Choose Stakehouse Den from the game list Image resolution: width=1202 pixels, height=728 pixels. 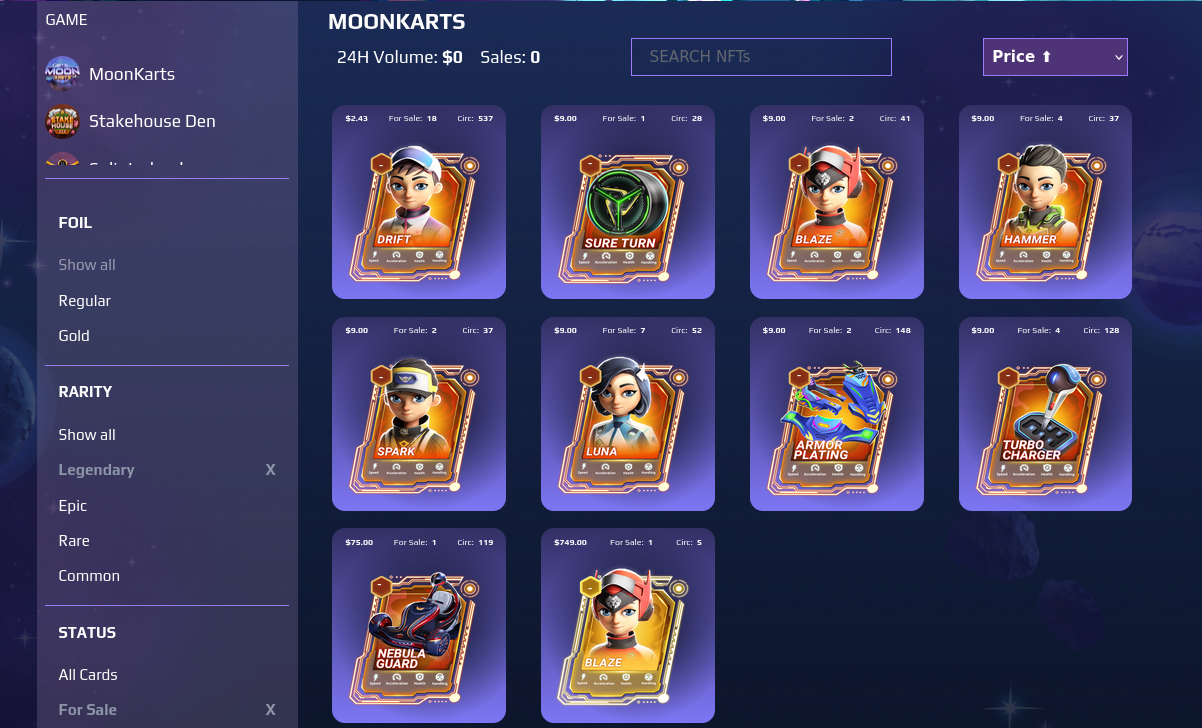coord(151,121)
